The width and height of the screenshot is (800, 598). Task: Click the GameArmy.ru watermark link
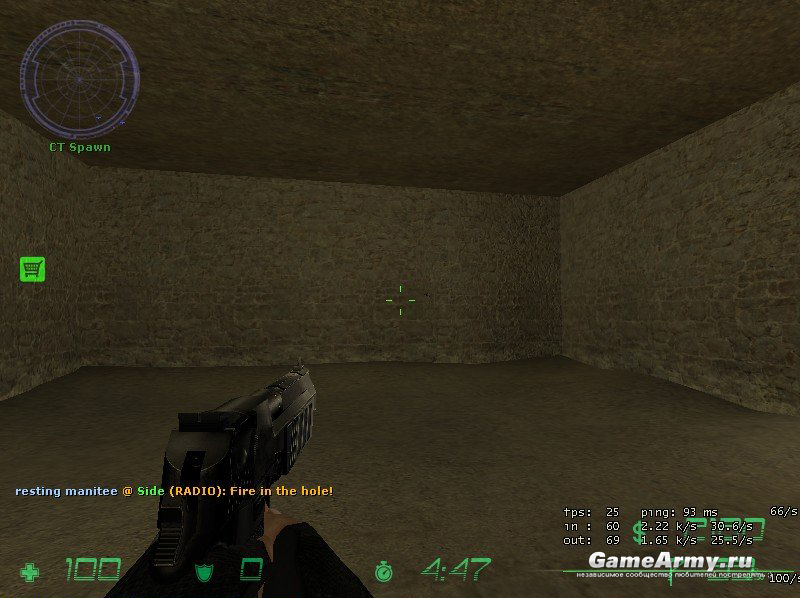[672, 559]
